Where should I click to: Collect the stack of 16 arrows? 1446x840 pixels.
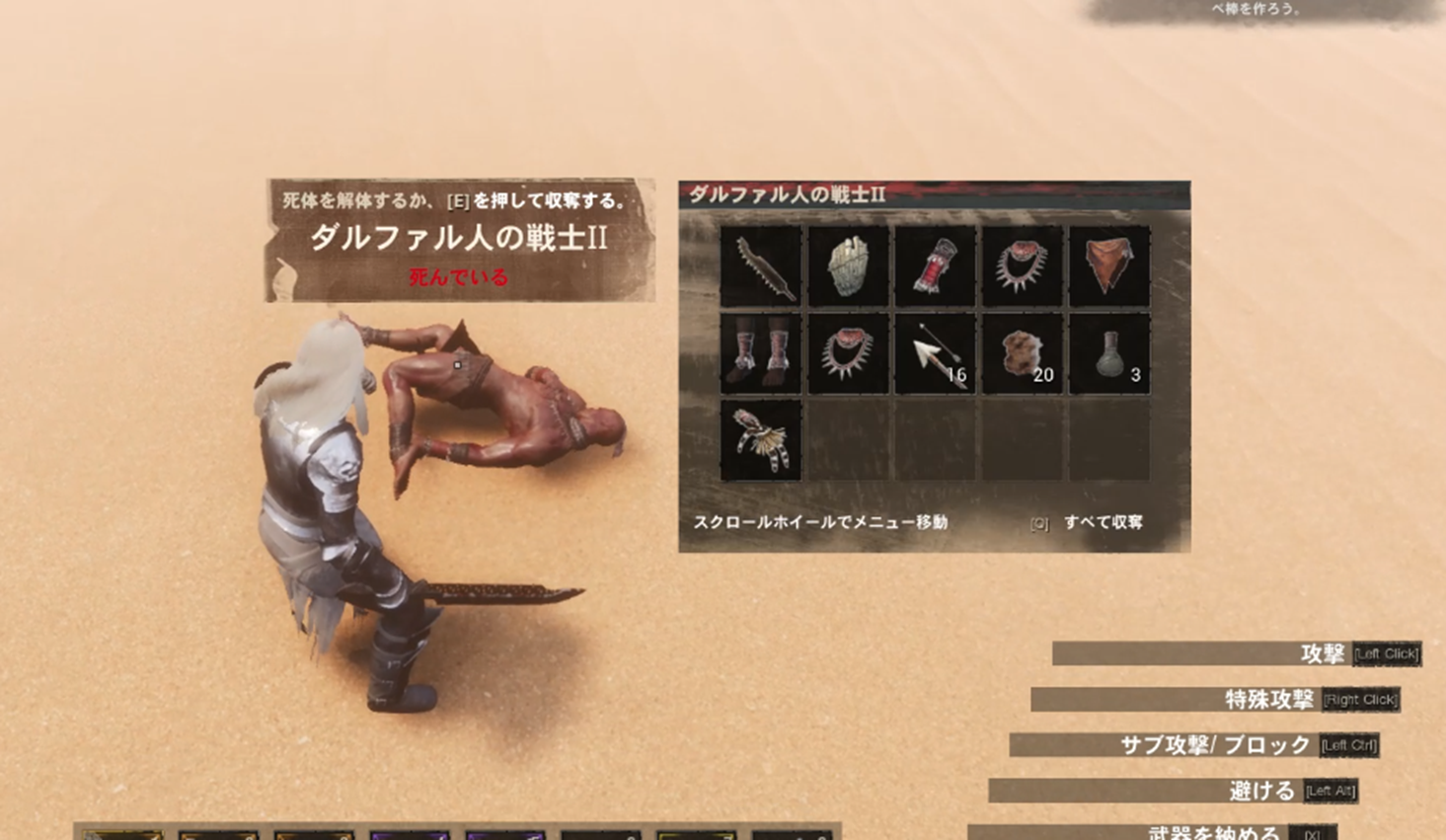[934, 352]
